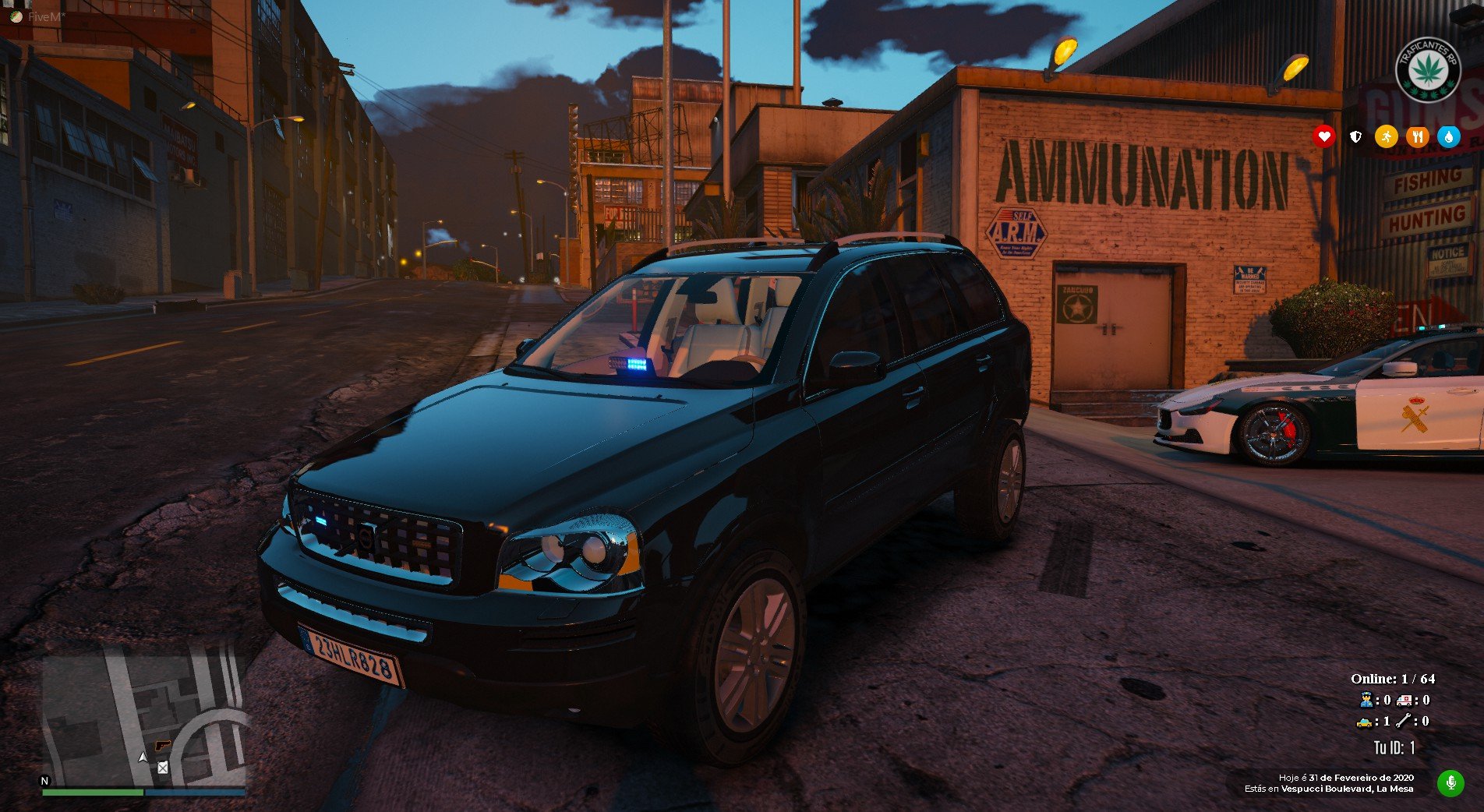Click the north compass marker on minimap

click(44, 780)
